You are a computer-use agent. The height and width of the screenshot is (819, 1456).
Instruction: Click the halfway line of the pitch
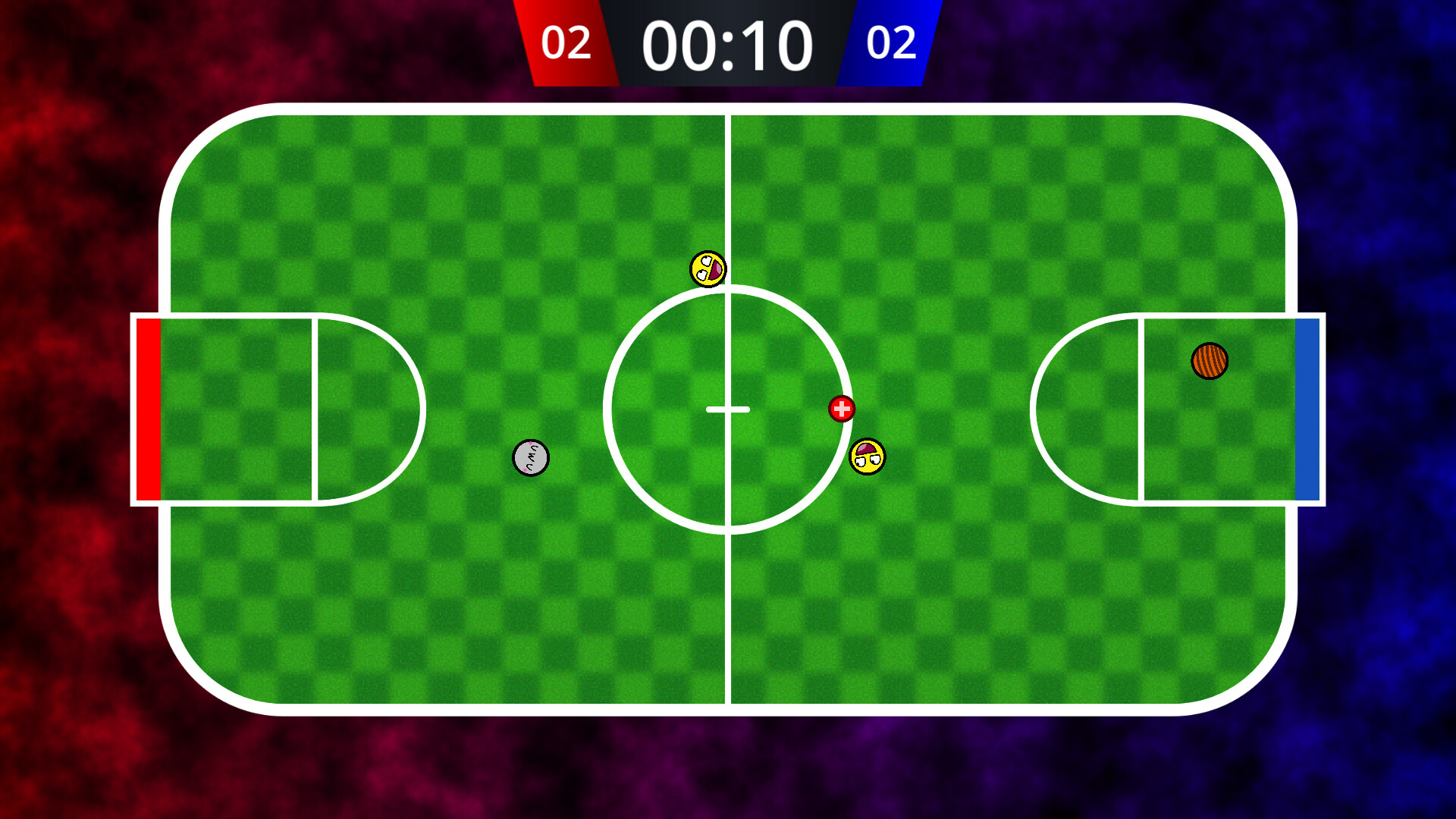[x=728, y=607]
